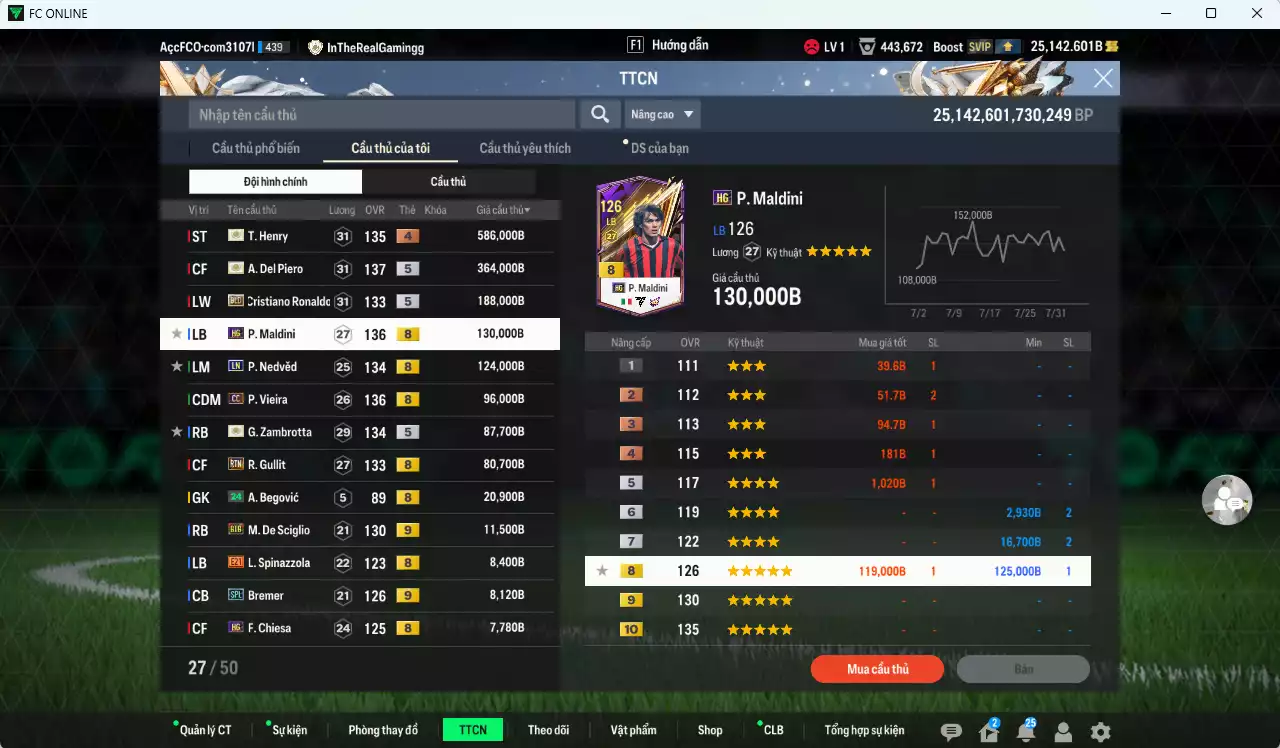This screenshot has height=748, width=1280.
Task: Choose the A. Del Piero row
Action: click(x=360, y=269)
